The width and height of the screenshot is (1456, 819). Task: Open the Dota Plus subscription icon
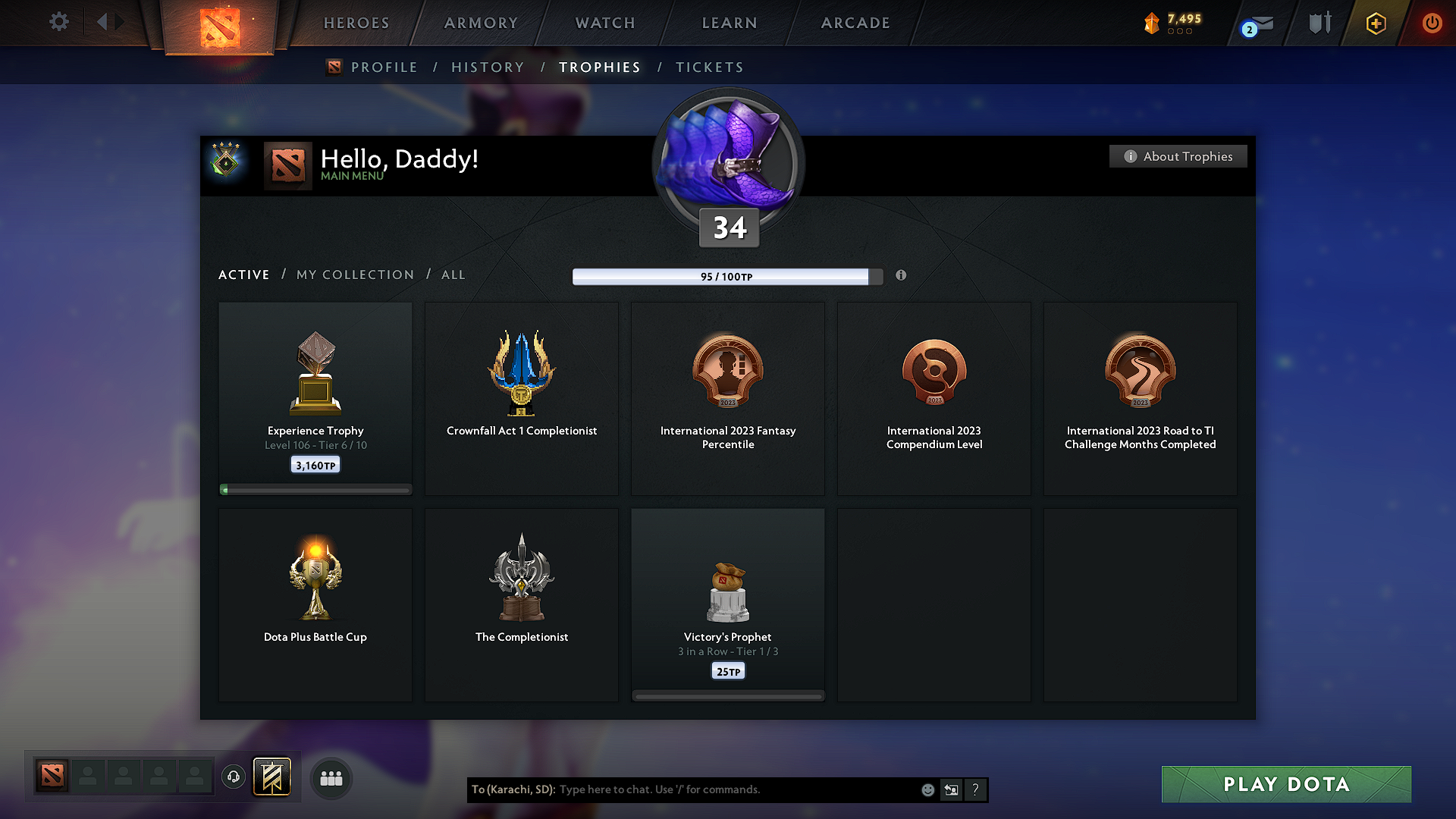coord(1375,23)
